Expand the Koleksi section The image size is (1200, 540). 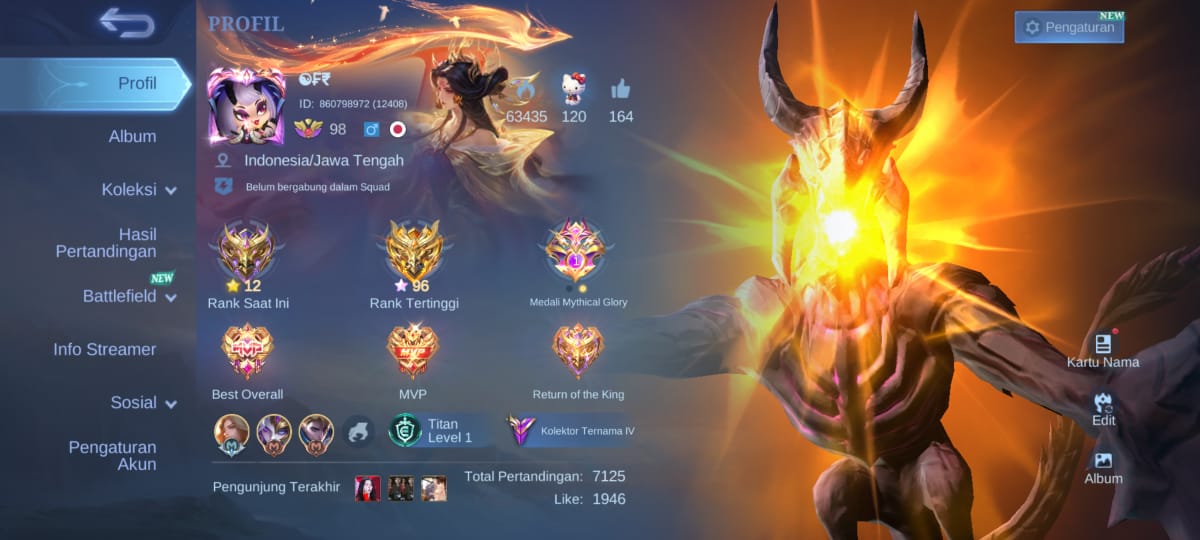coord(138,189)
